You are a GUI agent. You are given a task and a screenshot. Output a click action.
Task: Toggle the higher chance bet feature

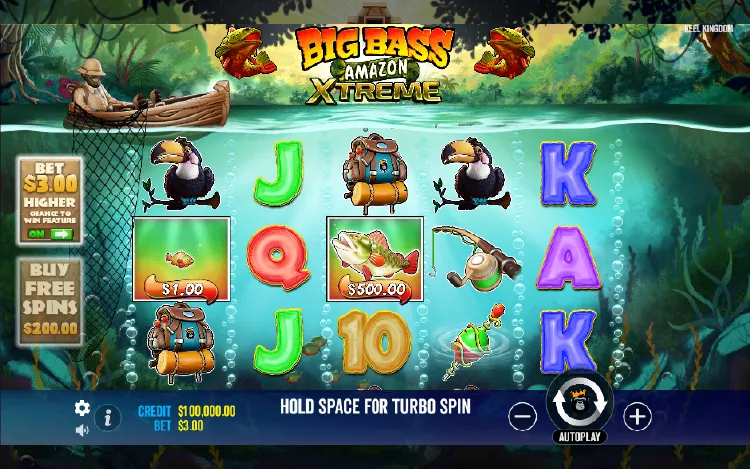49,233
